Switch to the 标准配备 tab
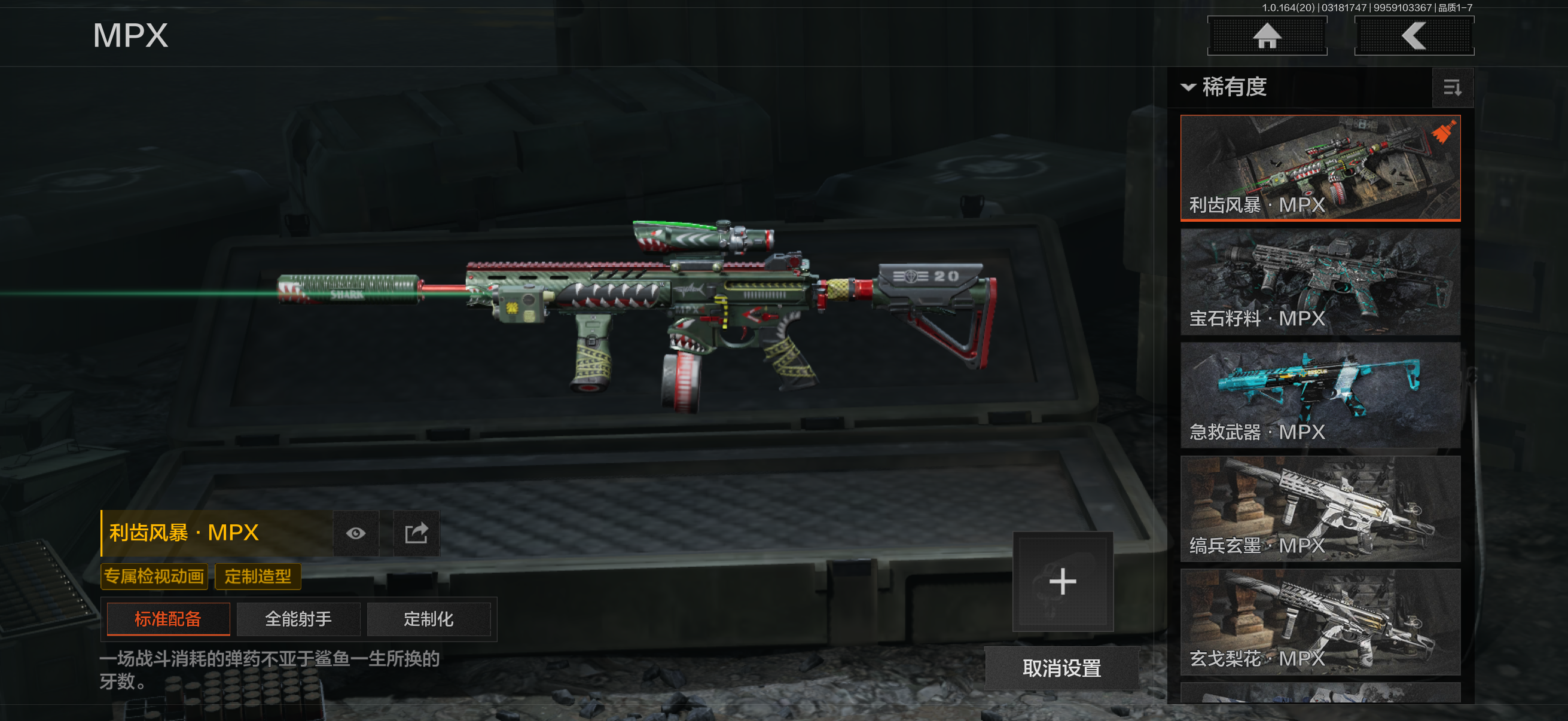The image size is (1568, 721). [x=168, y=619]
